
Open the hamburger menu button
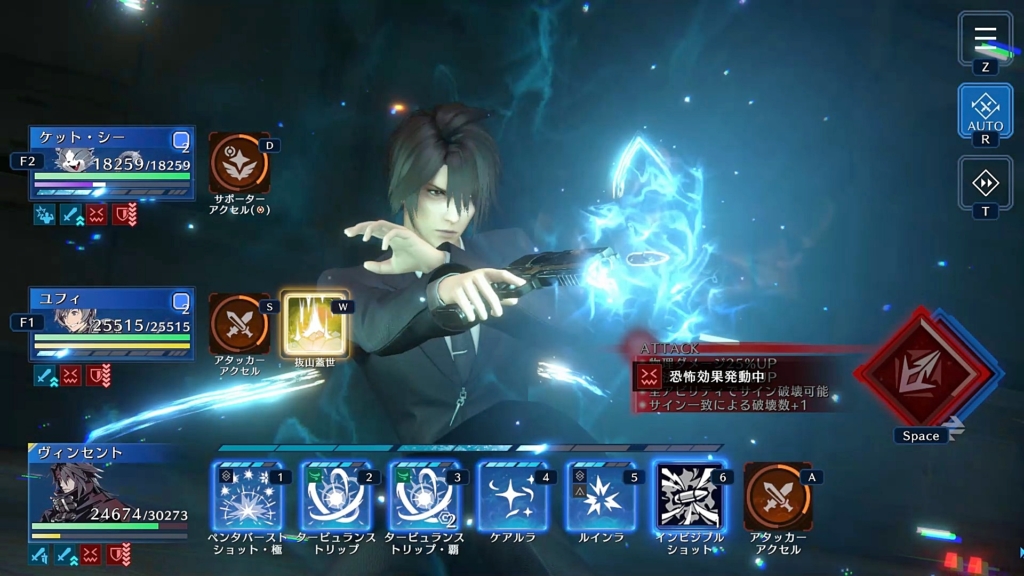click(985, 38)
